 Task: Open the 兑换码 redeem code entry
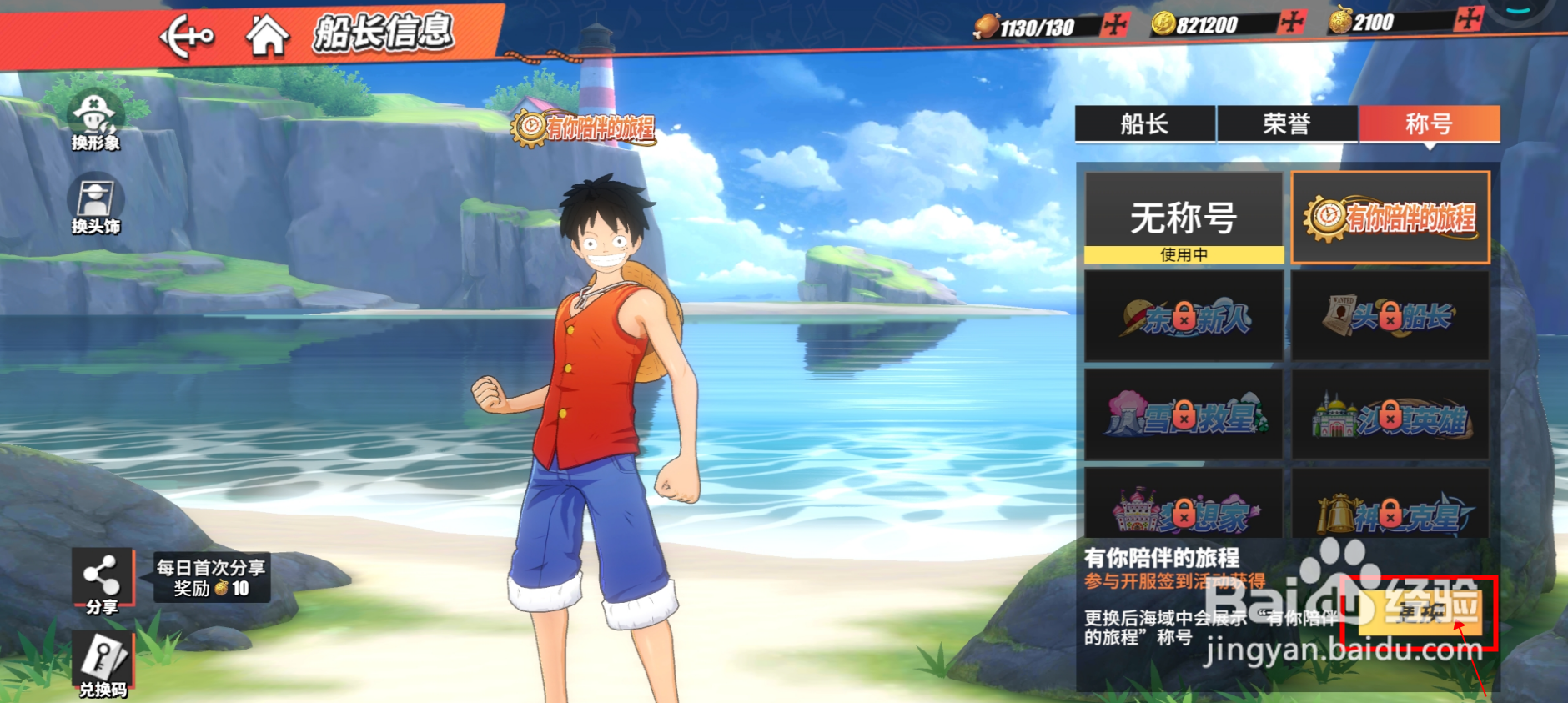(103, 665)
